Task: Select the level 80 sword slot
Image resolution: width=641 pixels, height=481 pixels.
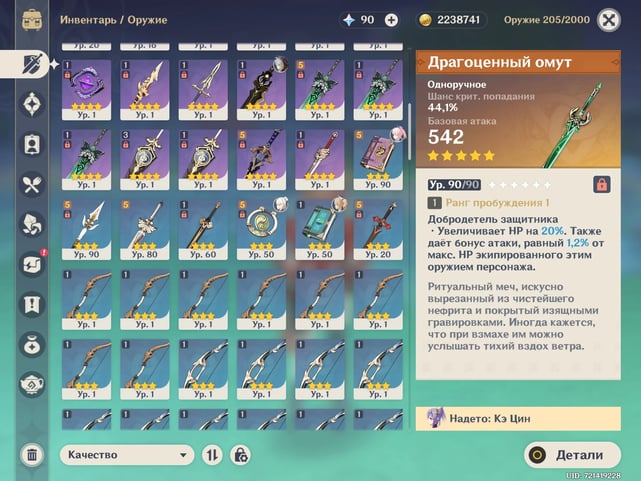Action: coord(146,228)
